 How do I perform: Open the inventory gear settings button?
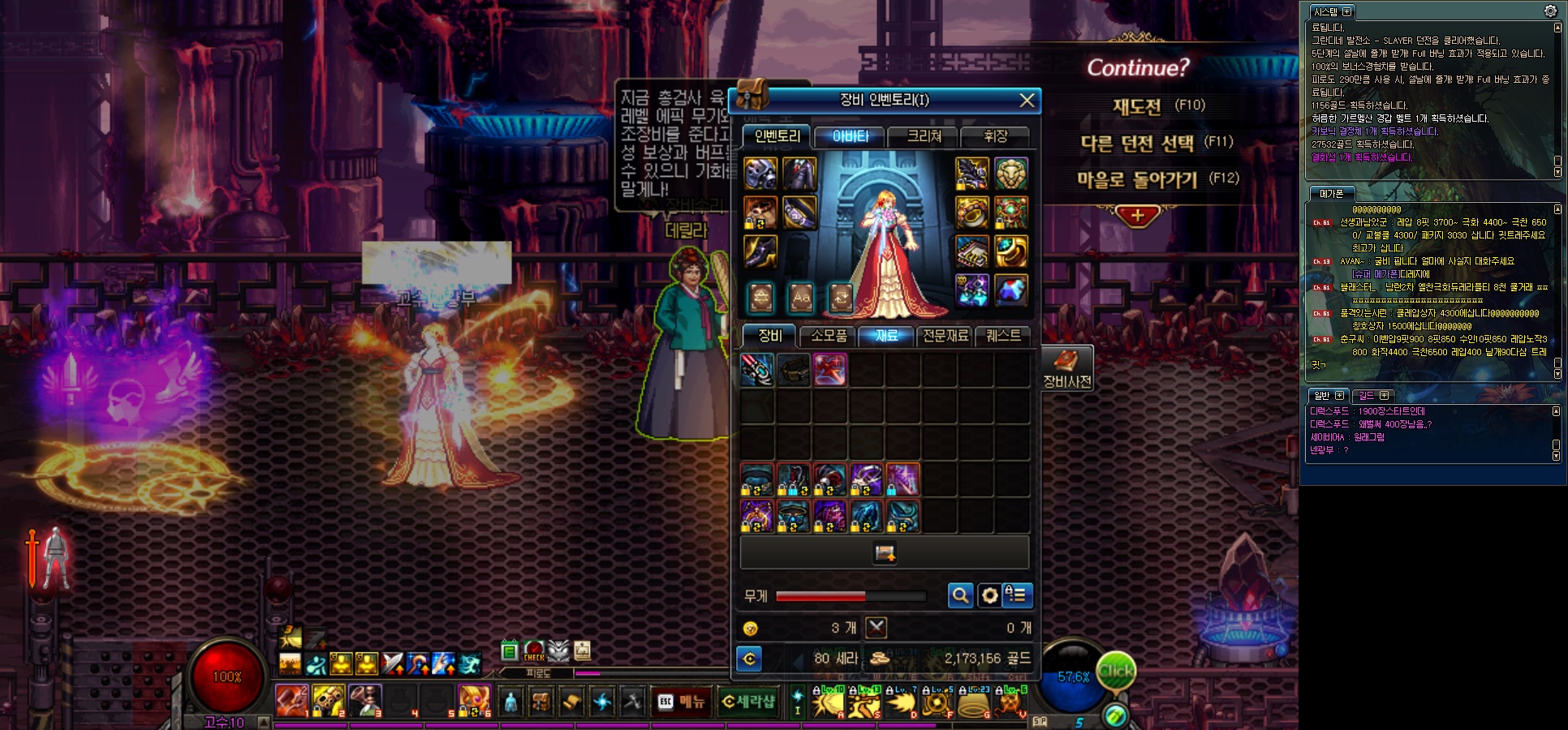point(989,596)
